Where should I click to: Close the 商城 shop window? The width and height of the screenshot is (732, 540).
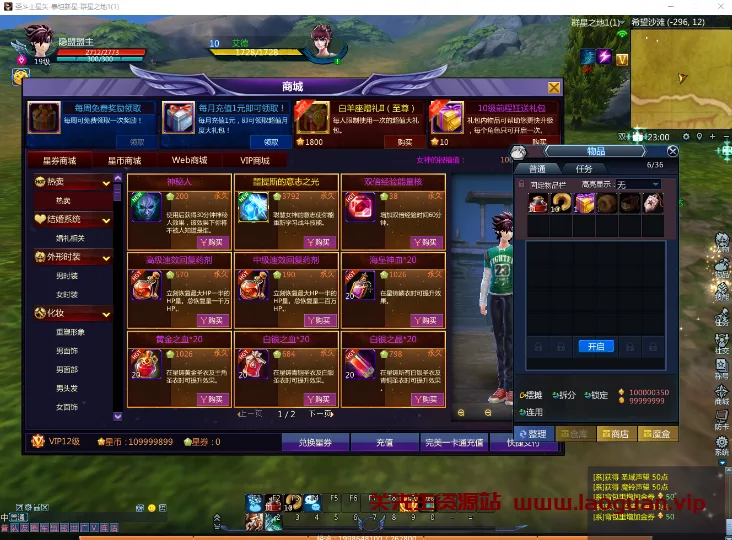(x=555, y=88)
